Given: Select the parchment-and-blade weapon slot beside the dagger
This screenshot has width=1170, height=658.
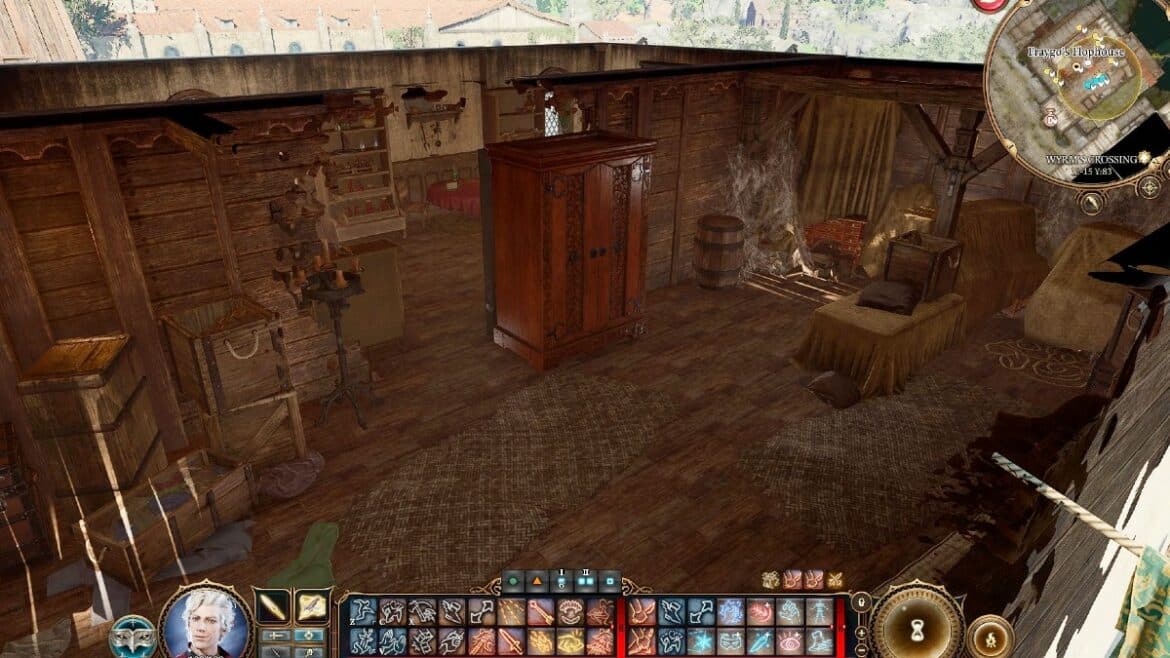Looking at the screenshot, I should tap(312, 606).
